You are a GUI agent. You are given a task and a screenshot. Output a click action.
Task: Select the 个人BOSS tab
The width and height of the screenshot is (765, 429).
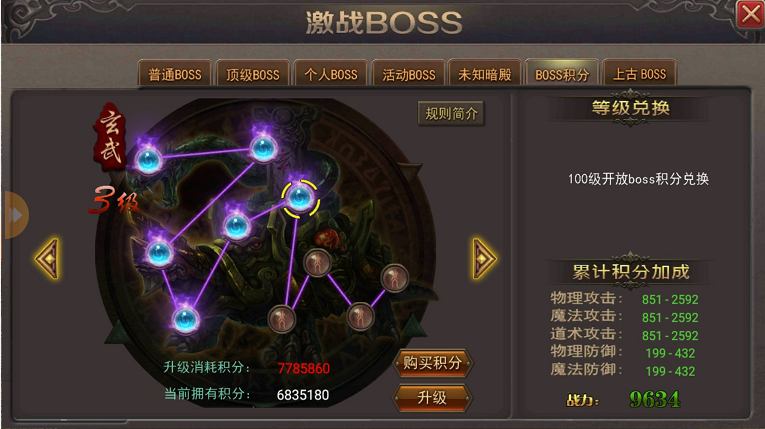[x=330, y=74]
